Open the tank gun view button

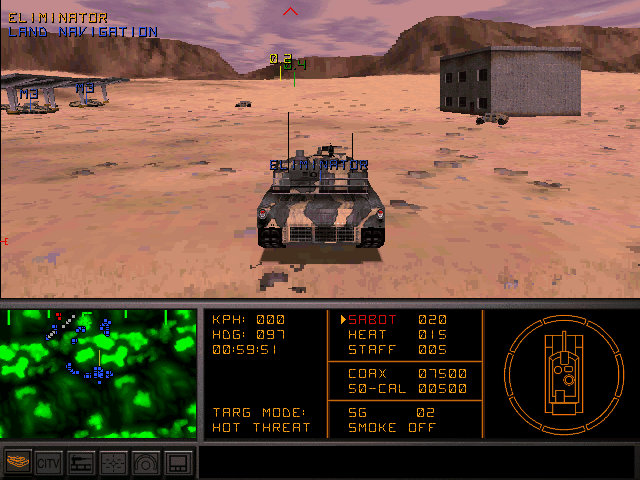click(81, 463)
